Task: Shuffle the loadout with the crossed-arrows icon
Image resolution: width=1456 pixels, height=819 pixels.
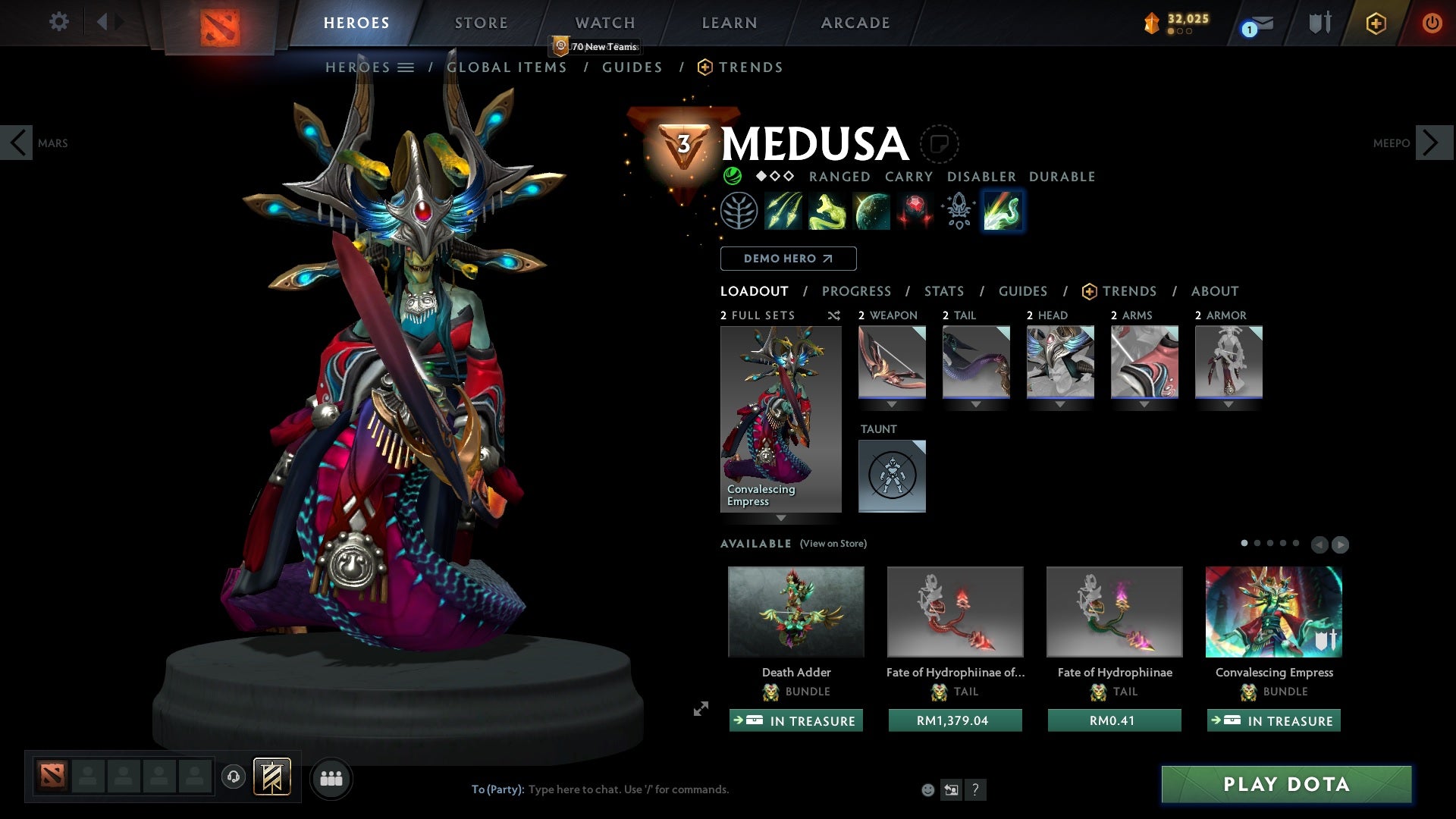Action: 834,316
